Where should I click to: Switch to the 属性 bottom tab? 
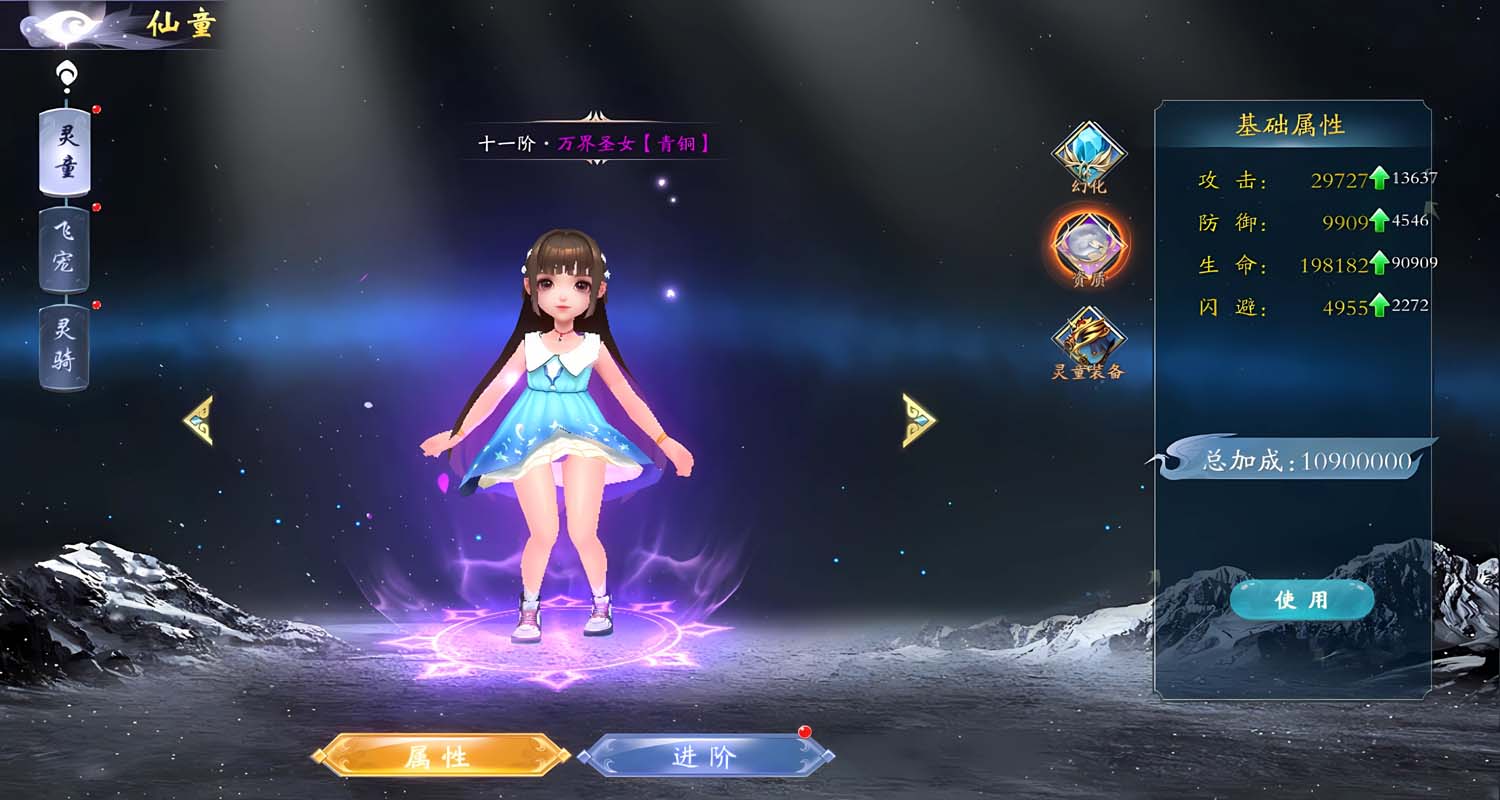(441, 756)
